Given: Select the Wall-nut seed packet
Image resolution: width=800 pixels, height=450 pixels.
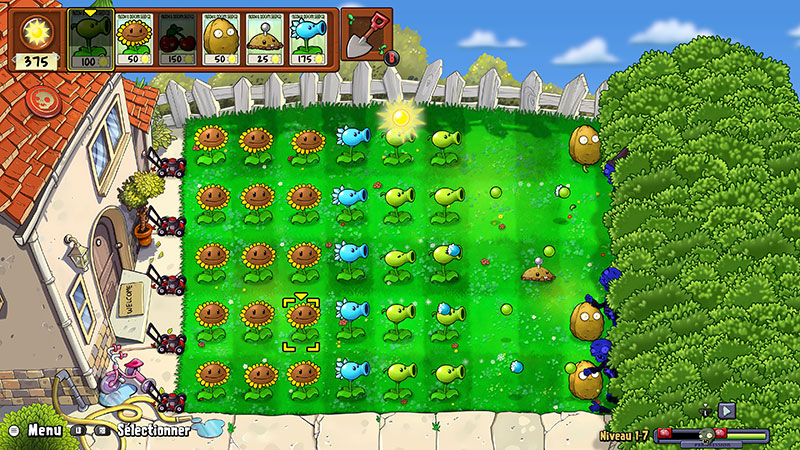Looking at the screenshot, I should [x=222, y=39].
